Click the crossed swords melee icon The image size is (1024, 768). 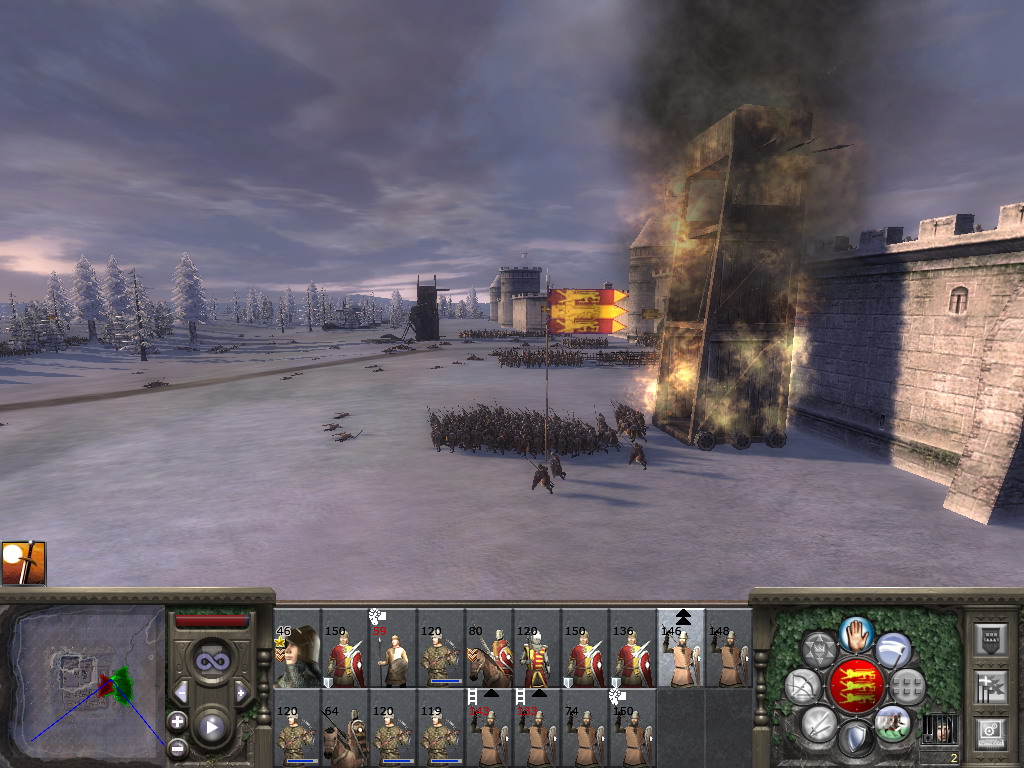coord(819,722)
